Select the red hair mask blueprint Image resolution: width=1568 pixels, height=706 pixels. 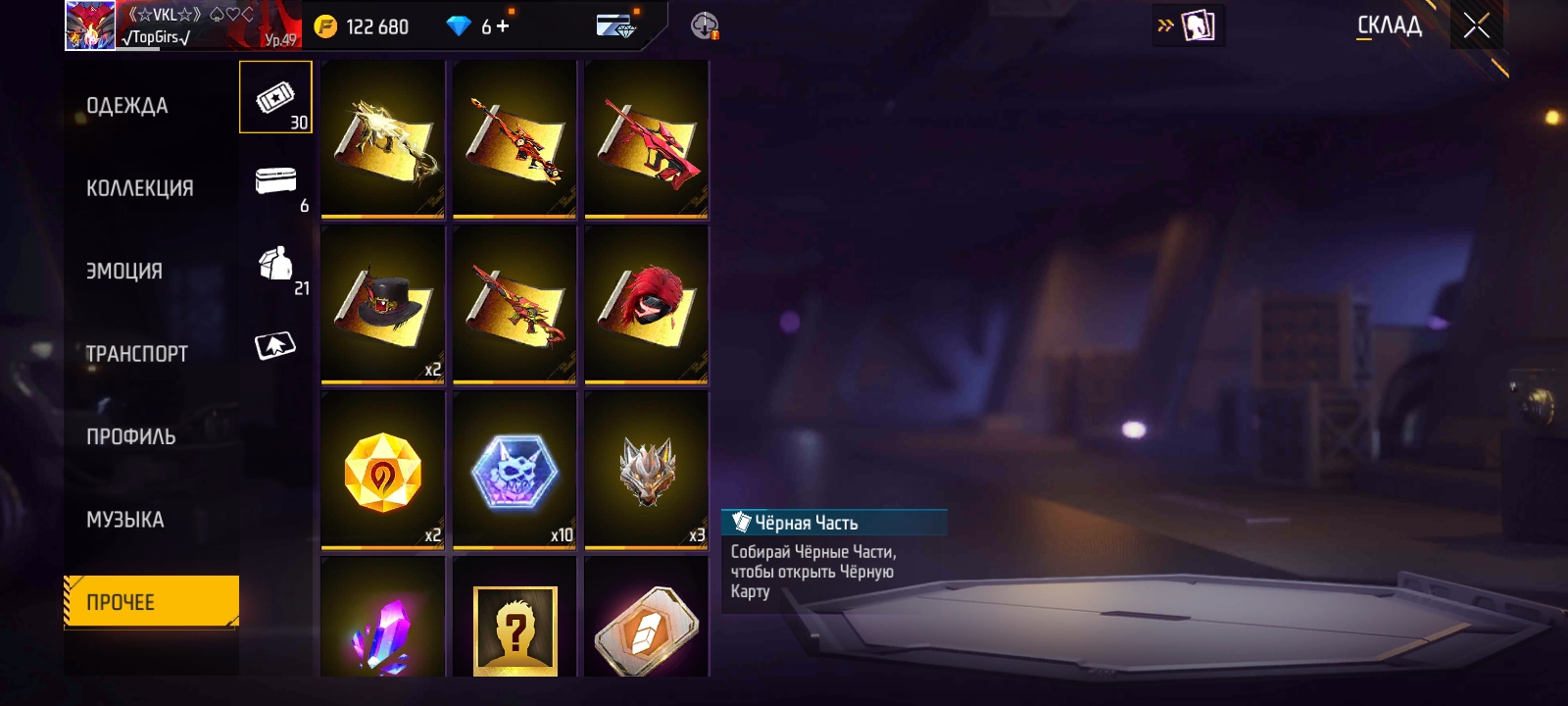[x=646, y=304]
